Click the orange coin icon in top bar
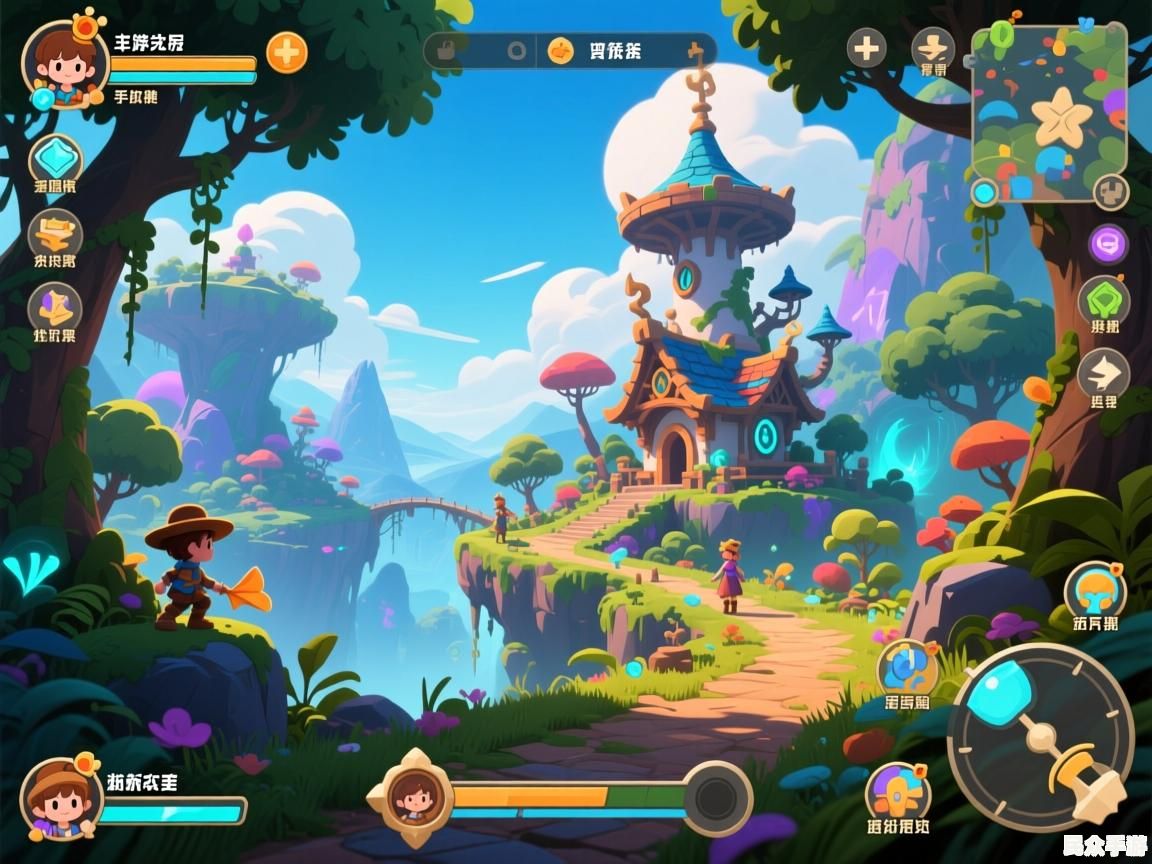The height and width of the screenshot is (864, 1152). click(561, 50)
